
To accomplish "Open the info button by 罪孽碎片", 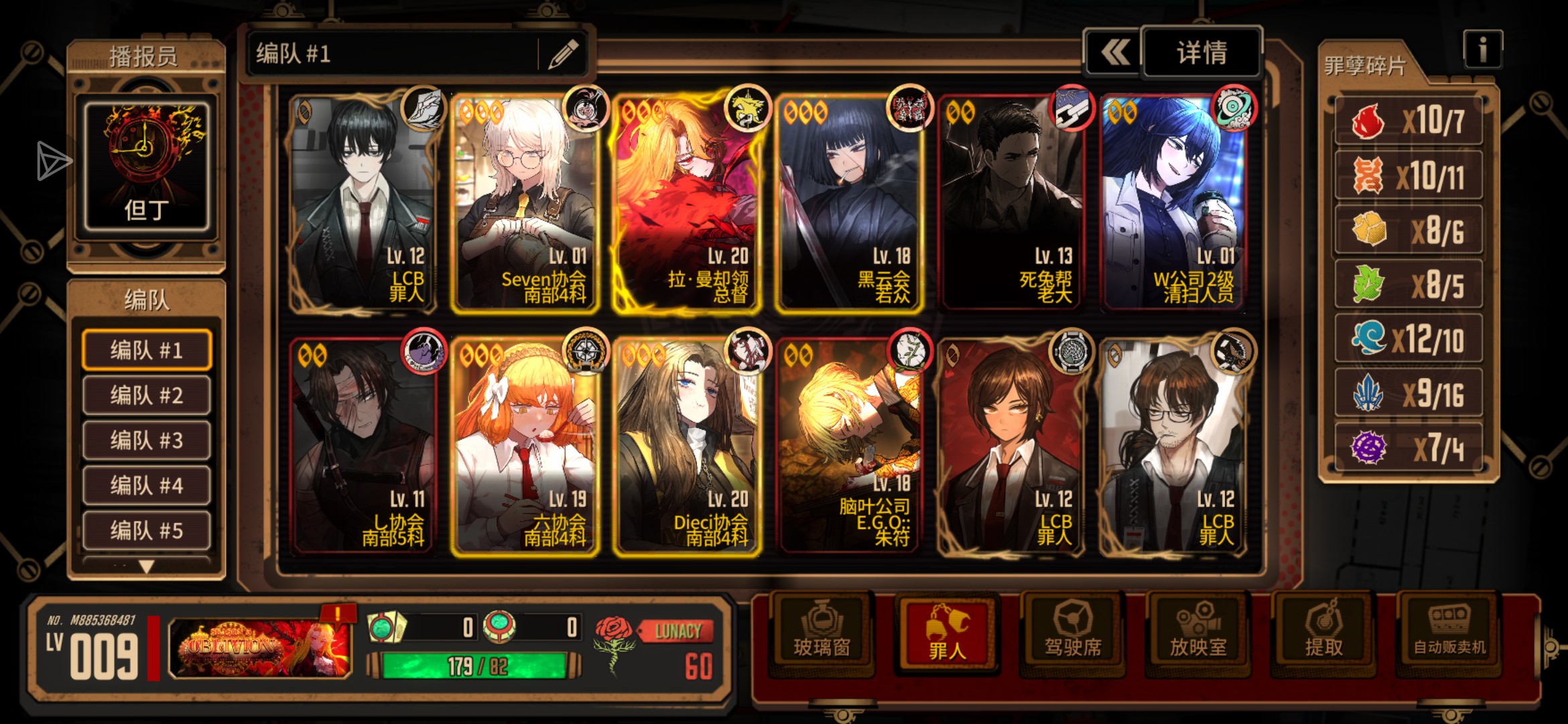I will pos(1482,50).
